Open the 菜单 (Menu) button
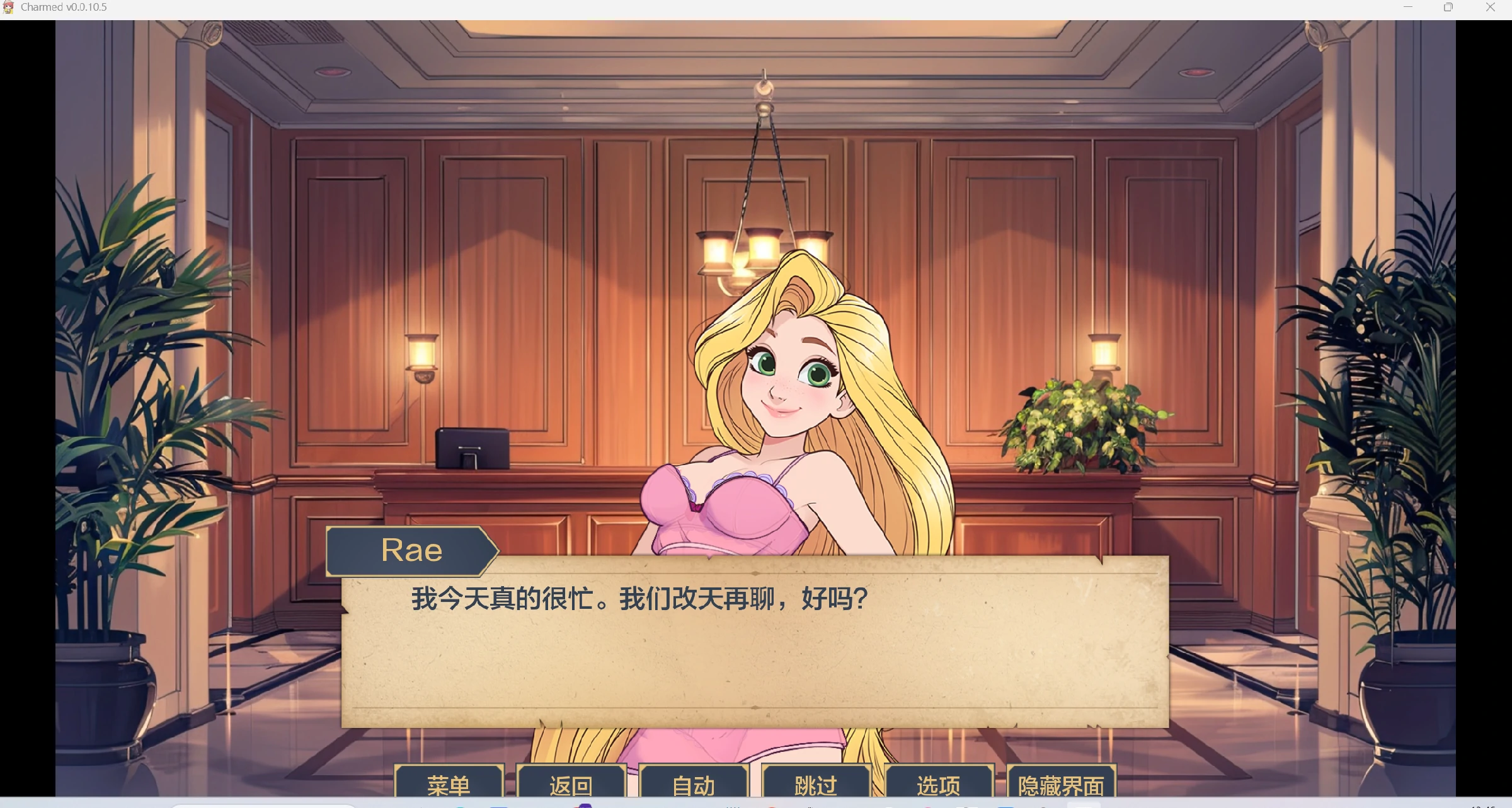This screenshot has height=808, width=1512. click(449, 785)
